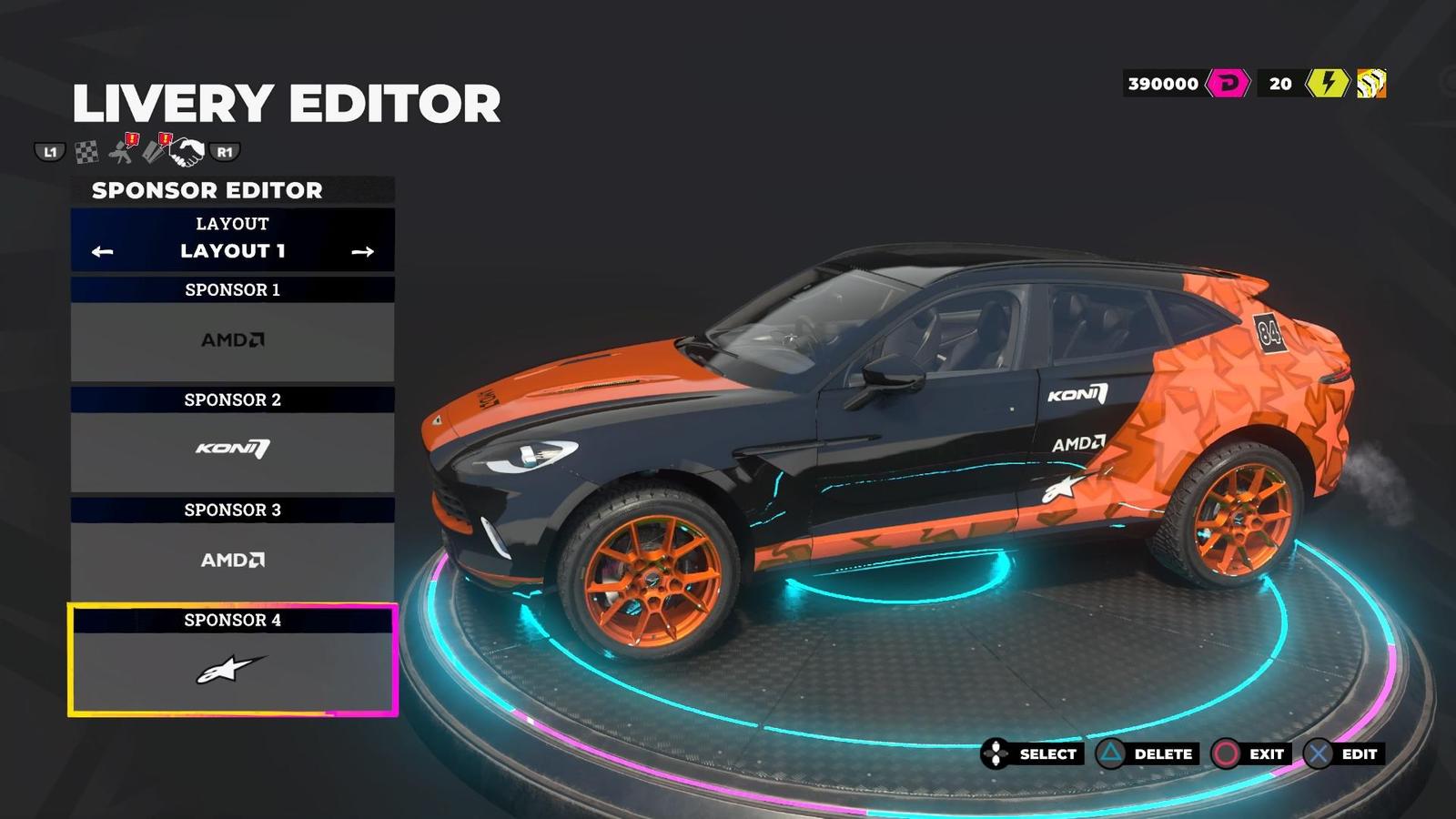Open the Layout 1 selector
Viewport: 1456px width, 819px height.
(x=231, y=251)
